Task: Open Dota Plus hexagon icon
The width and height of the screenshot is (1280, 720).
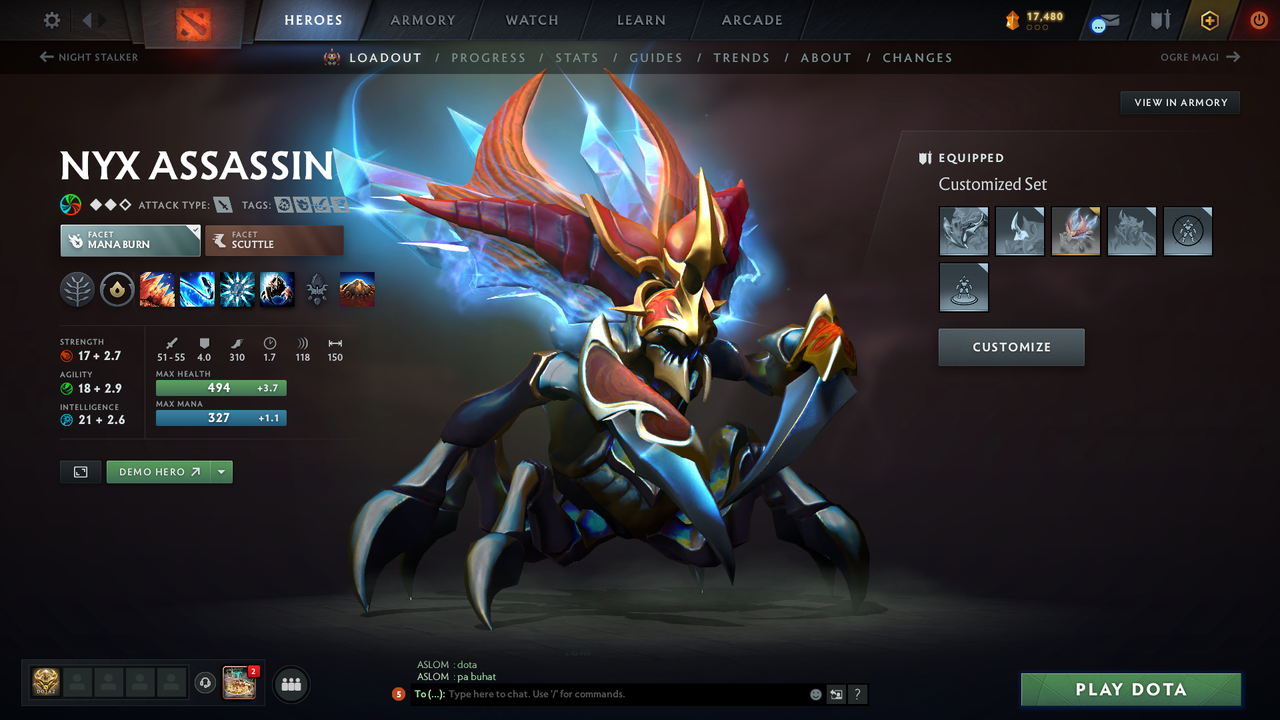Action: pyautogui.click(x=1209, y=19)
